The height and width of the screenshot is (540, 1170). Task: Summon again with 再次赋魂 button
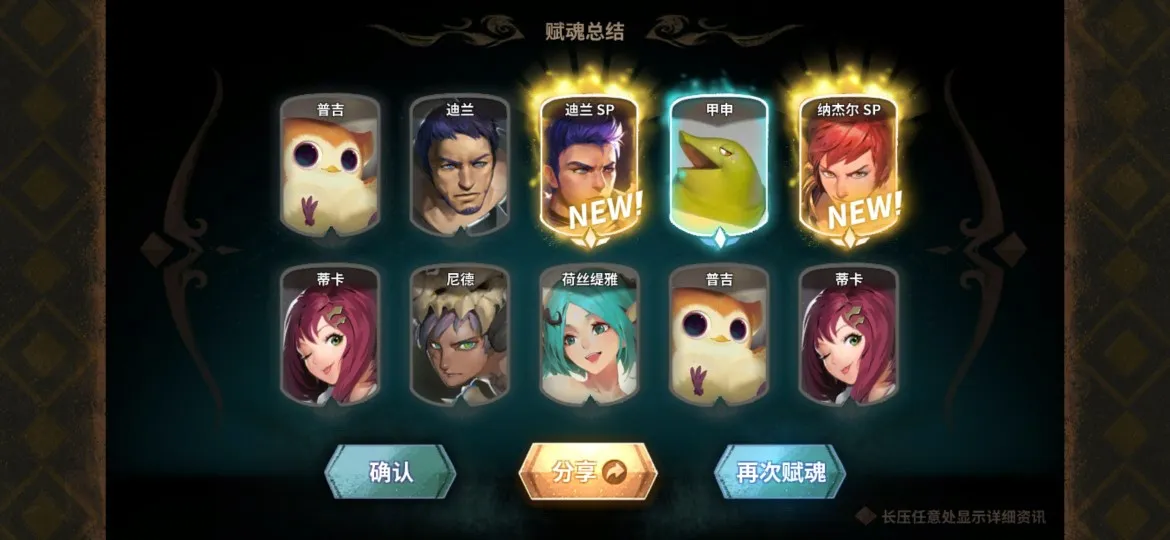(780, 472)
